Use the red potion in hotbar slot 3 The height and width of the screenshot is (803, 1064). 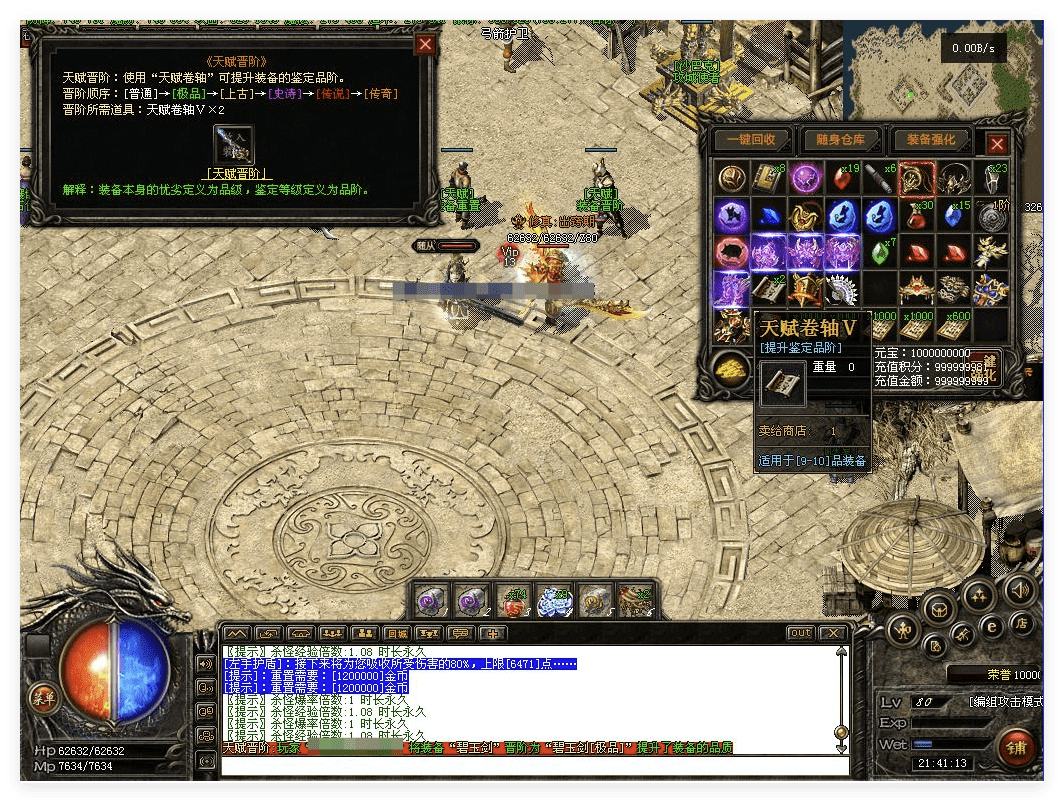(512, 601)
